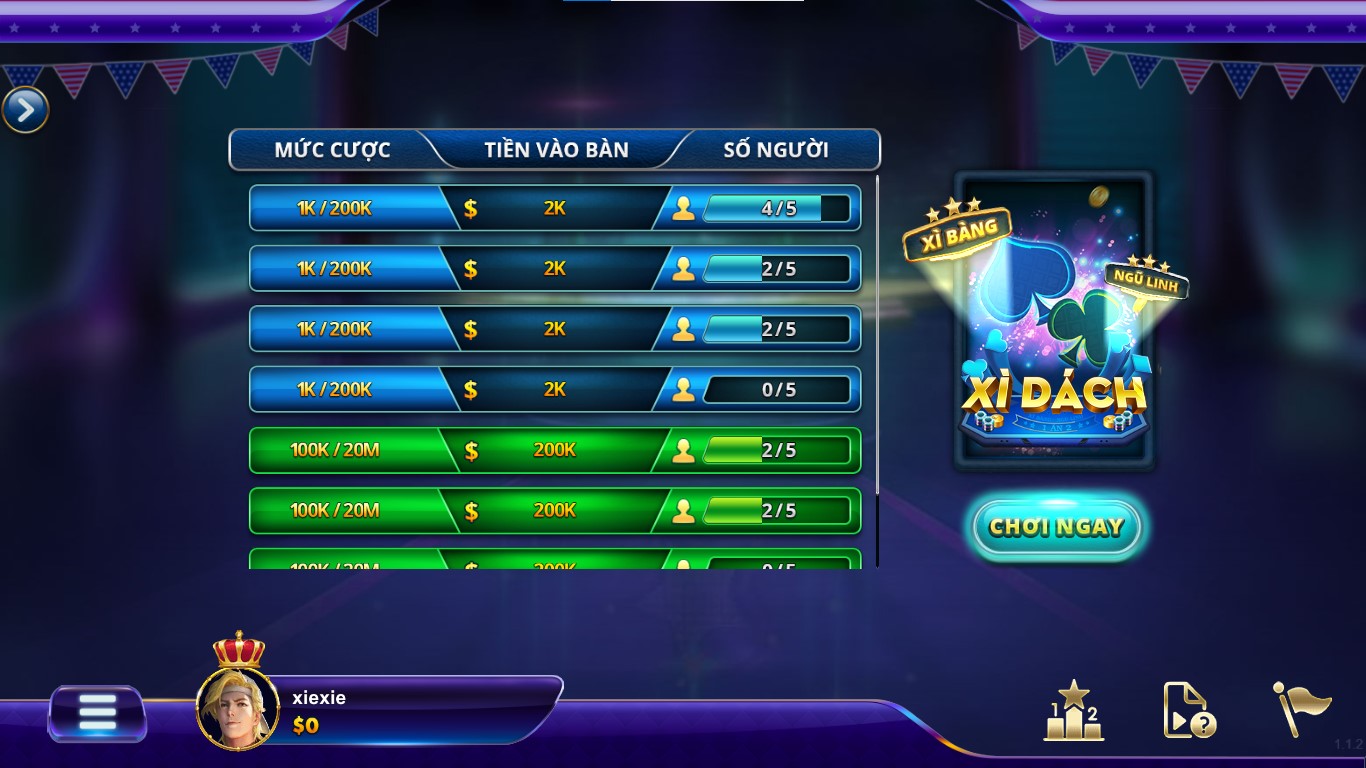This screenshot has width=1366, height=768.
Task: Click the crown above the avatar
Action: tap(236, 648)
